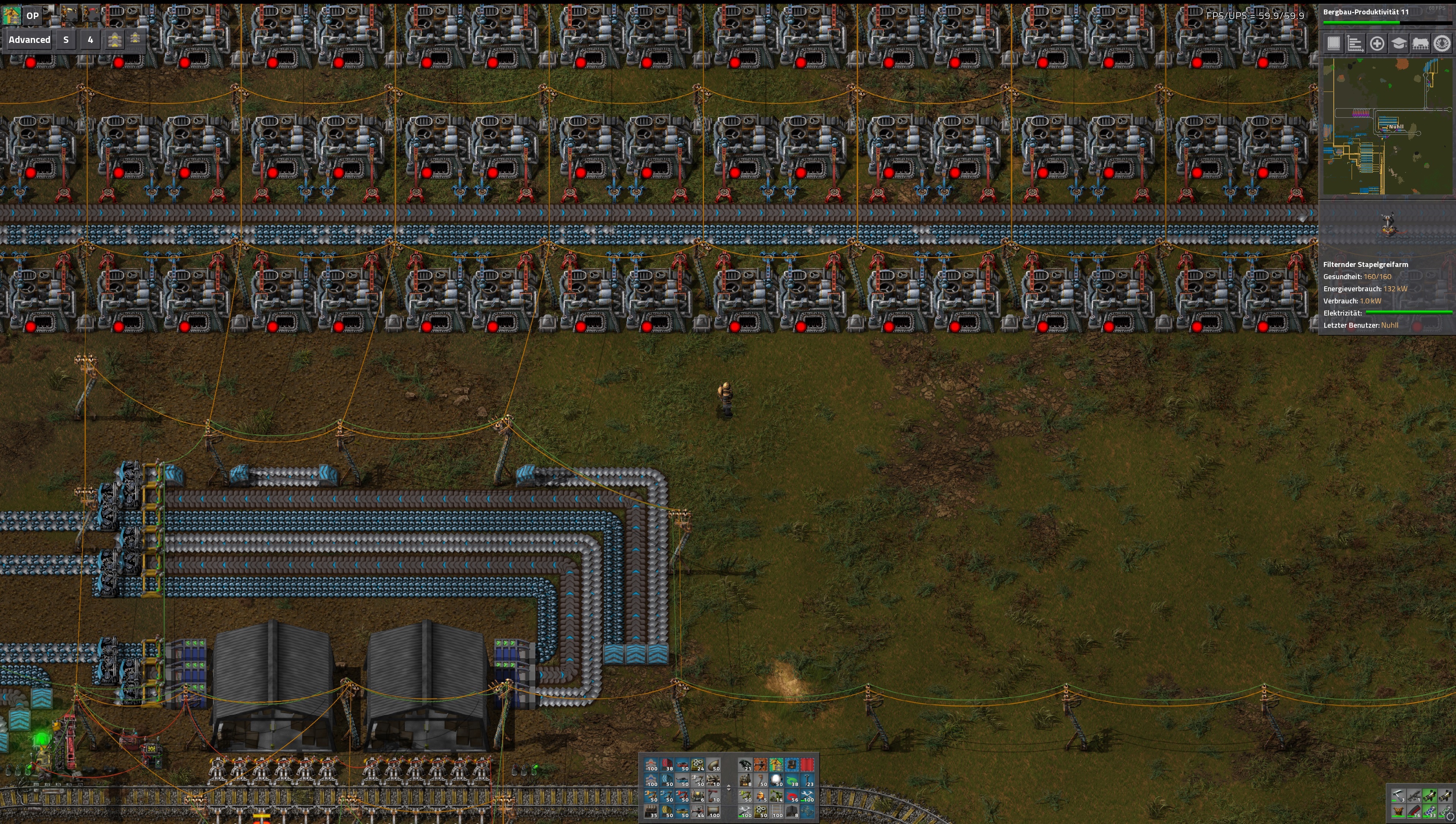Open the blueprint library book button

tap(1333, 44)
